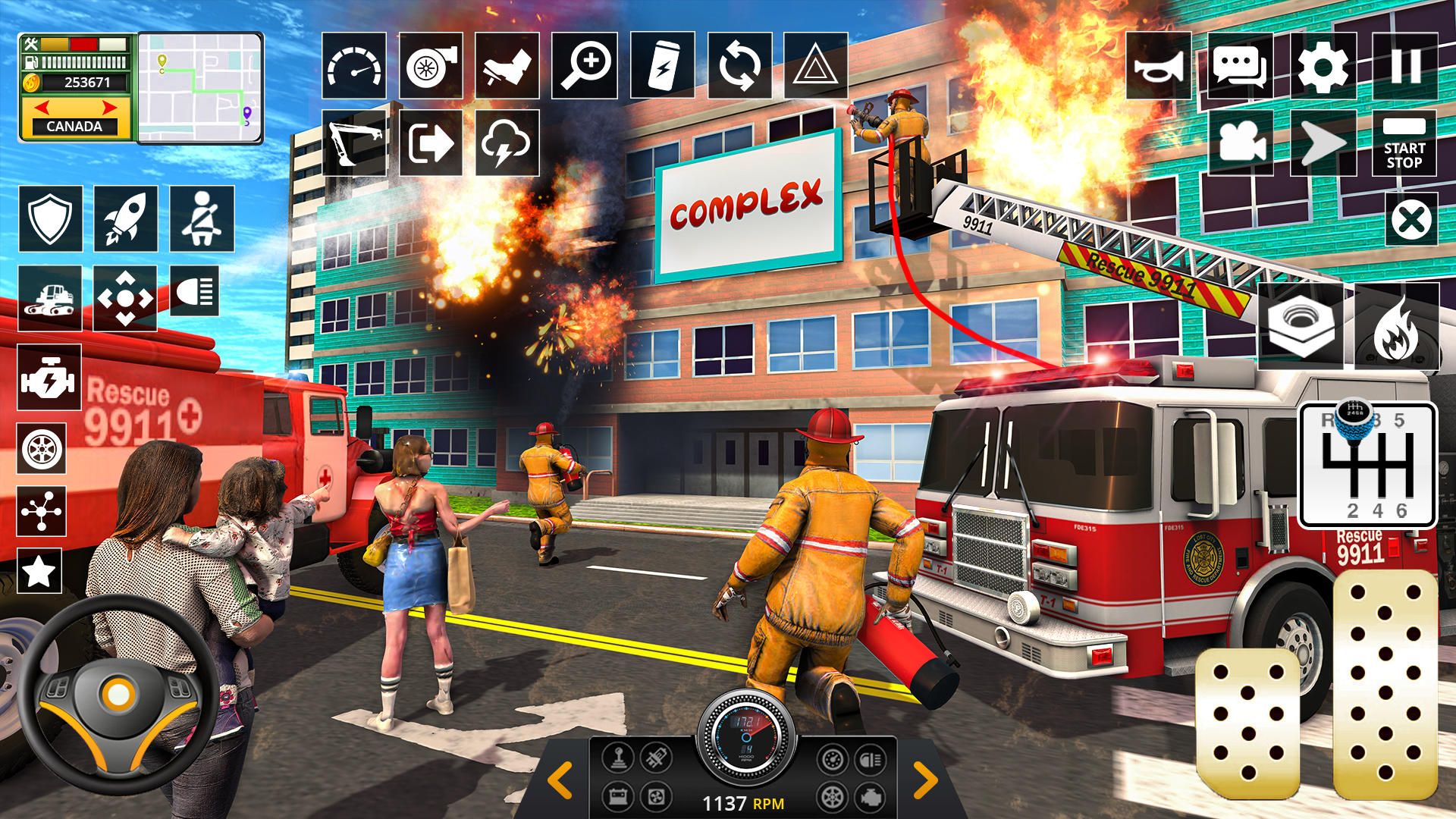The height and width of the screenshot is (819, 1456).
Task: Open the star favorites icon
Action: click(x=39, y=571)
